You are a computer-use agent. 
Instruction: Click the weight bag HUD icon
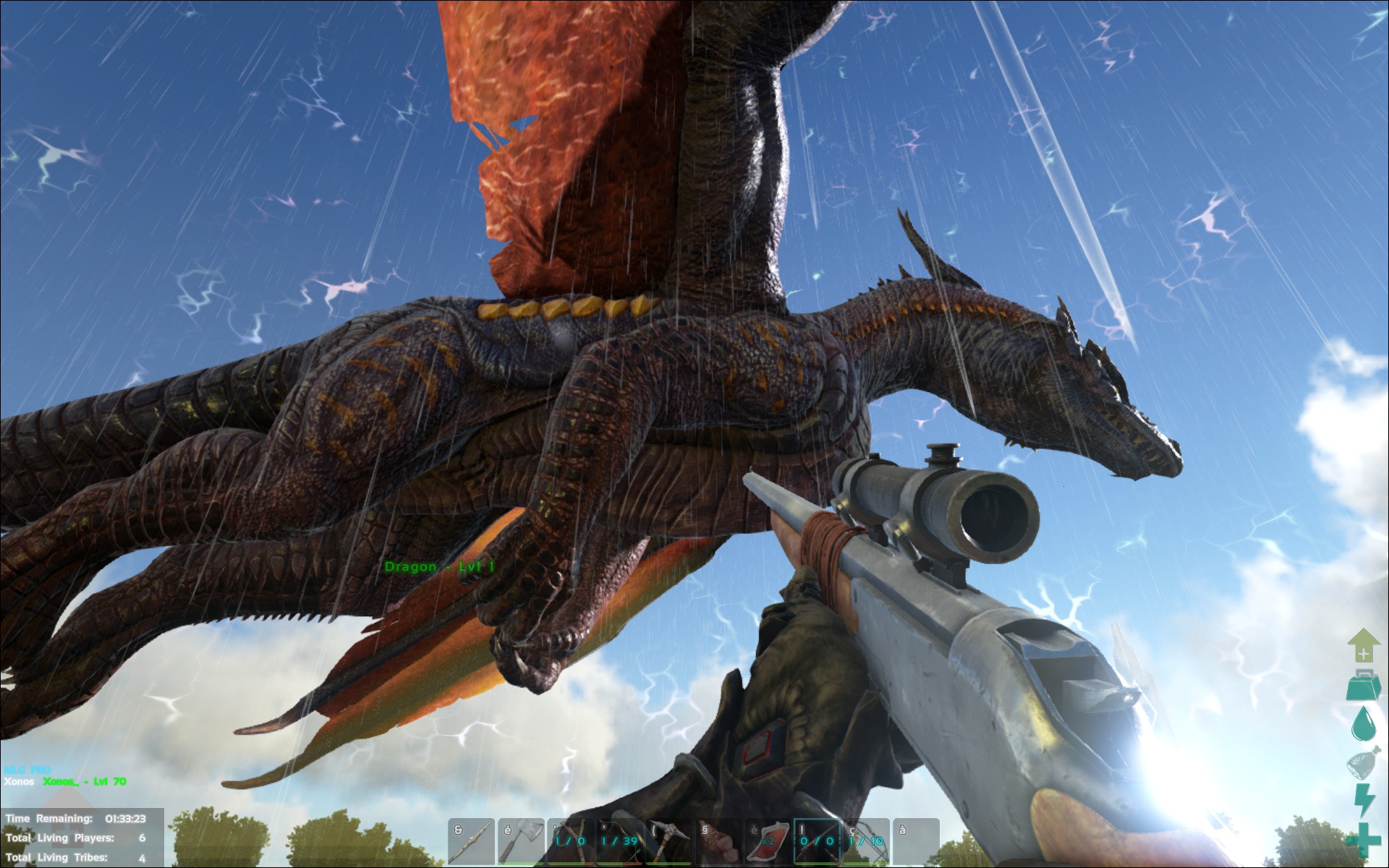(1362, 684)
